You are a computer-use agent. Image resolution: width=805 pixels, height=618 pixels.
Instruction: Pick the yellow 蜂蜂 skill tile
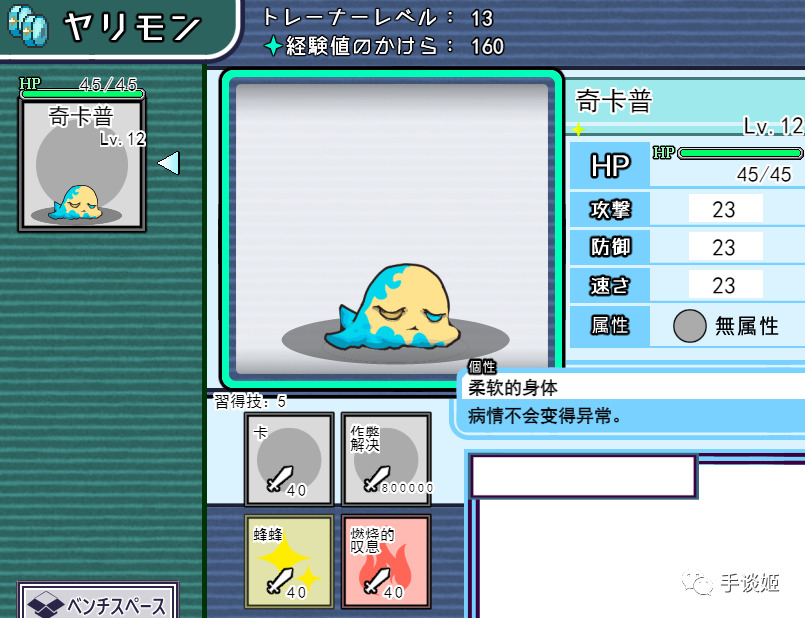click(x=289, y=561)
